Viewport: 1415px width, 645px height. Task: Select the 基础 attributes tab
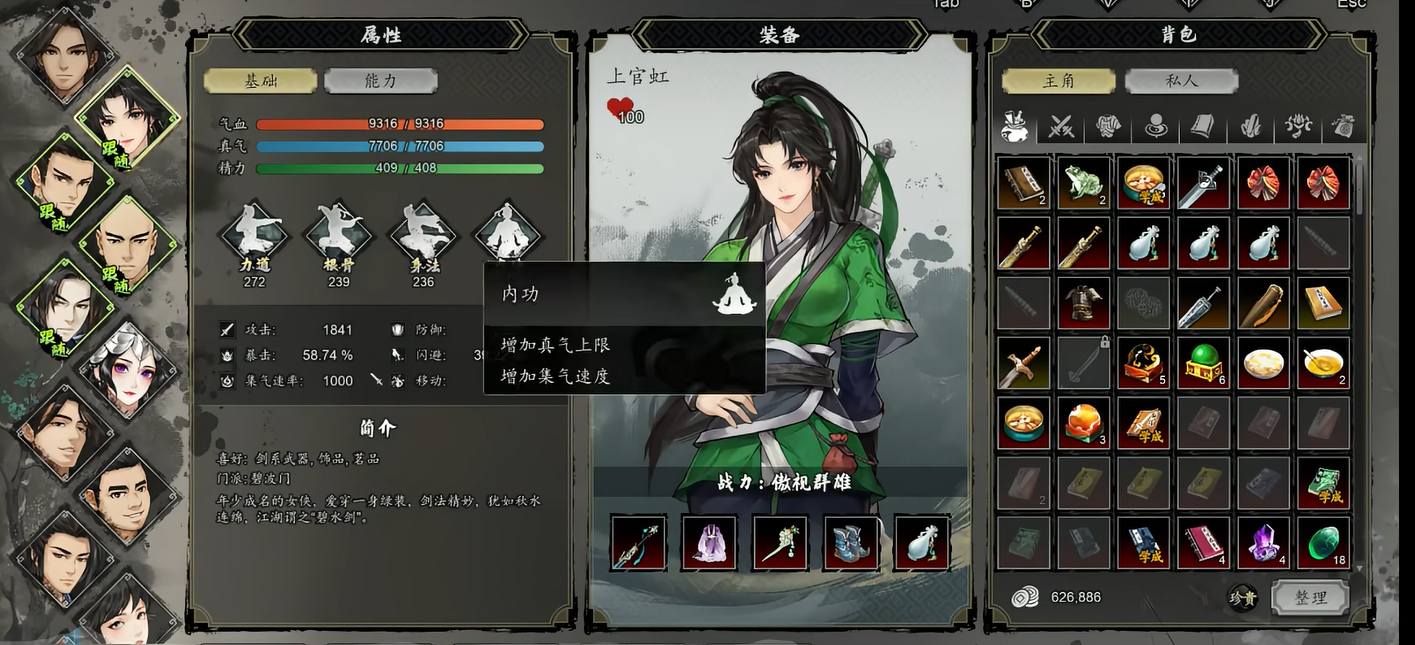[260, 81]
